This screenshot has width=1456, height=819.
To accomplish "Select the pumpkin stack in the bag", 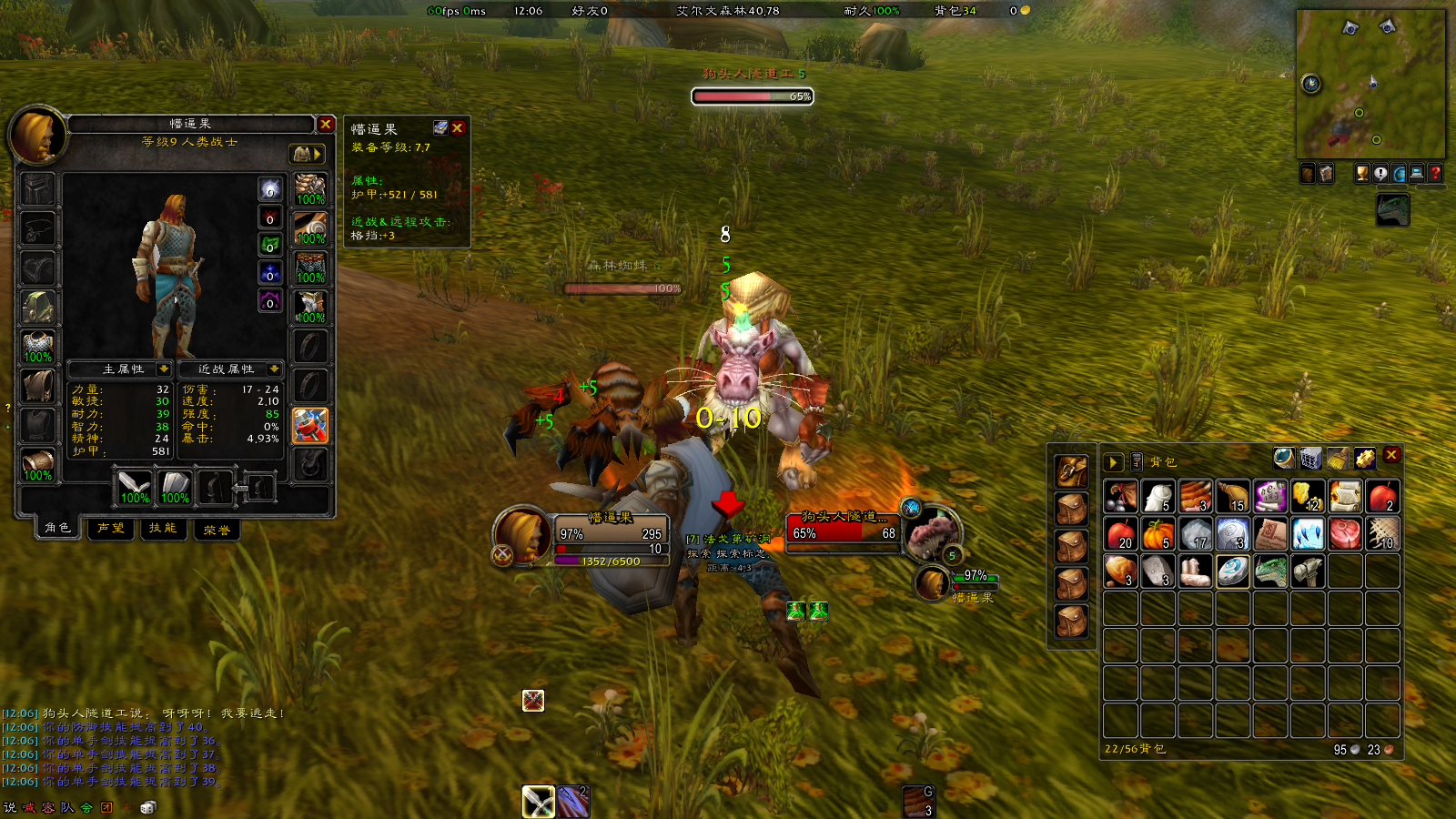I will pyautogui.click(x=1158, y=534).
